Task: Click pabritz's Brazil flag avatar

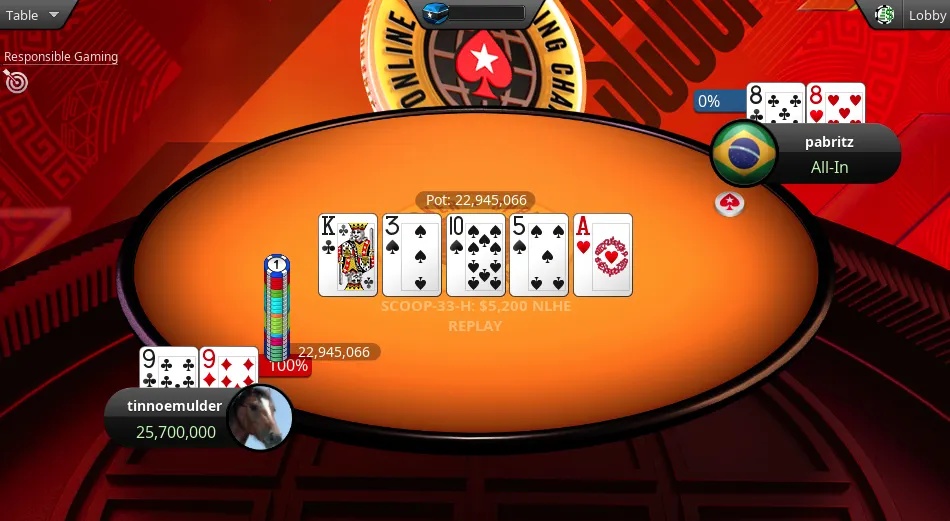Action: click(744, 153)
